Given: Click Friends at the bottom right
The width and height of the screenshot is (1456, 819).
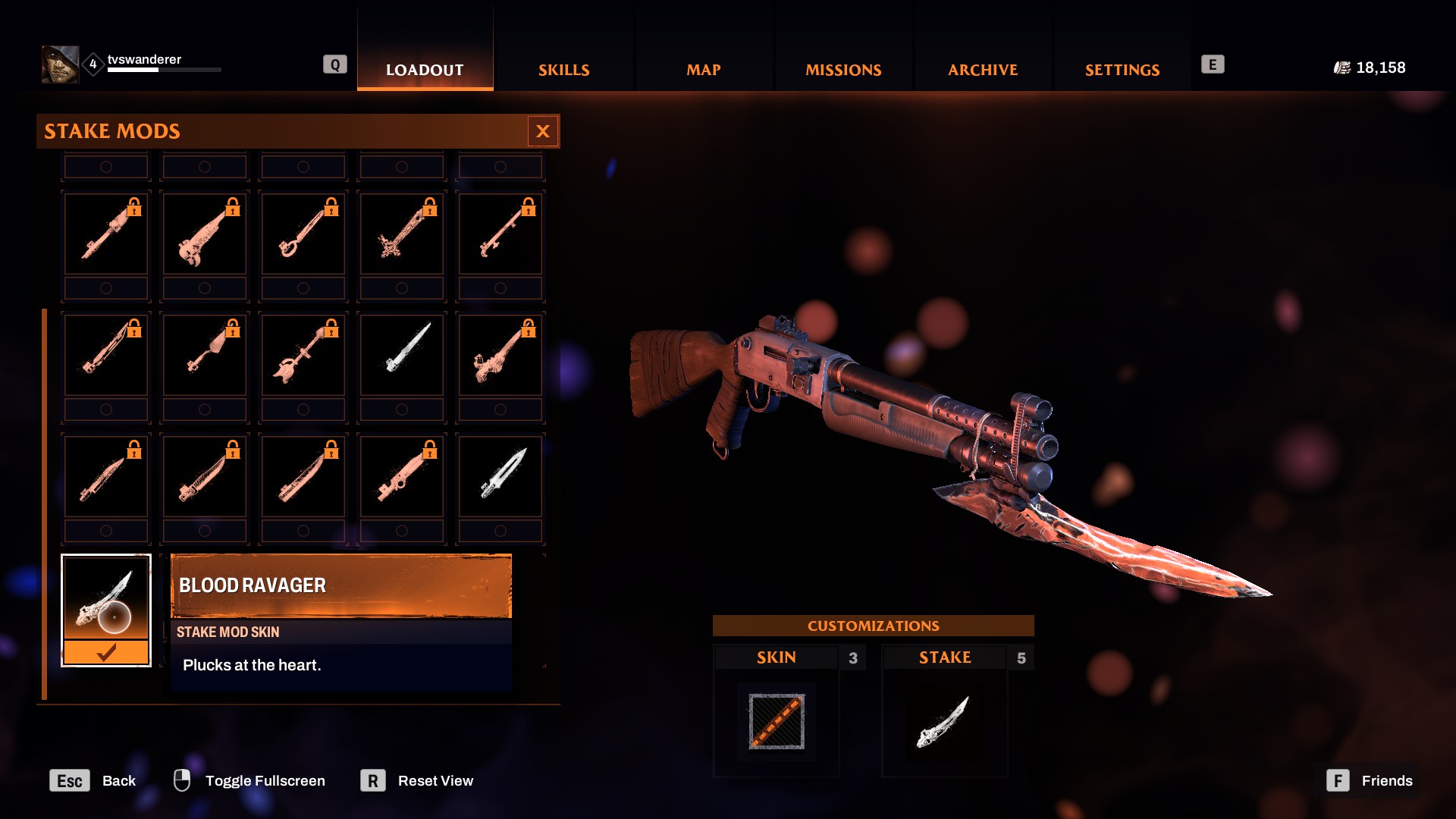Looking at the screenshot, I should click(x=1386, y=780).
